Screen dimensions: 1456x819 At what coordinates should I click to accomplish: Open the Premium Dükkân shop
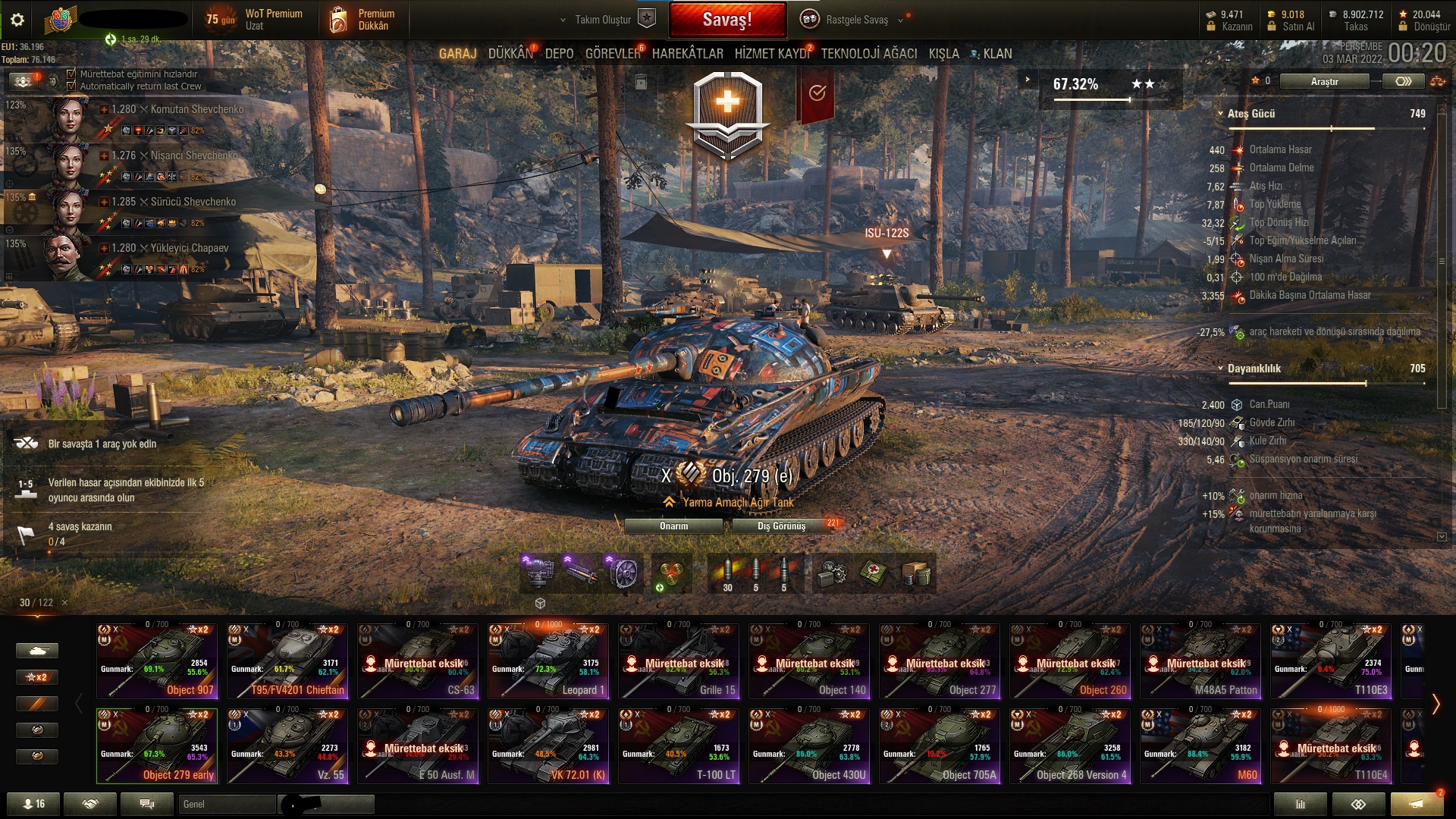click(x=364, y=20)
